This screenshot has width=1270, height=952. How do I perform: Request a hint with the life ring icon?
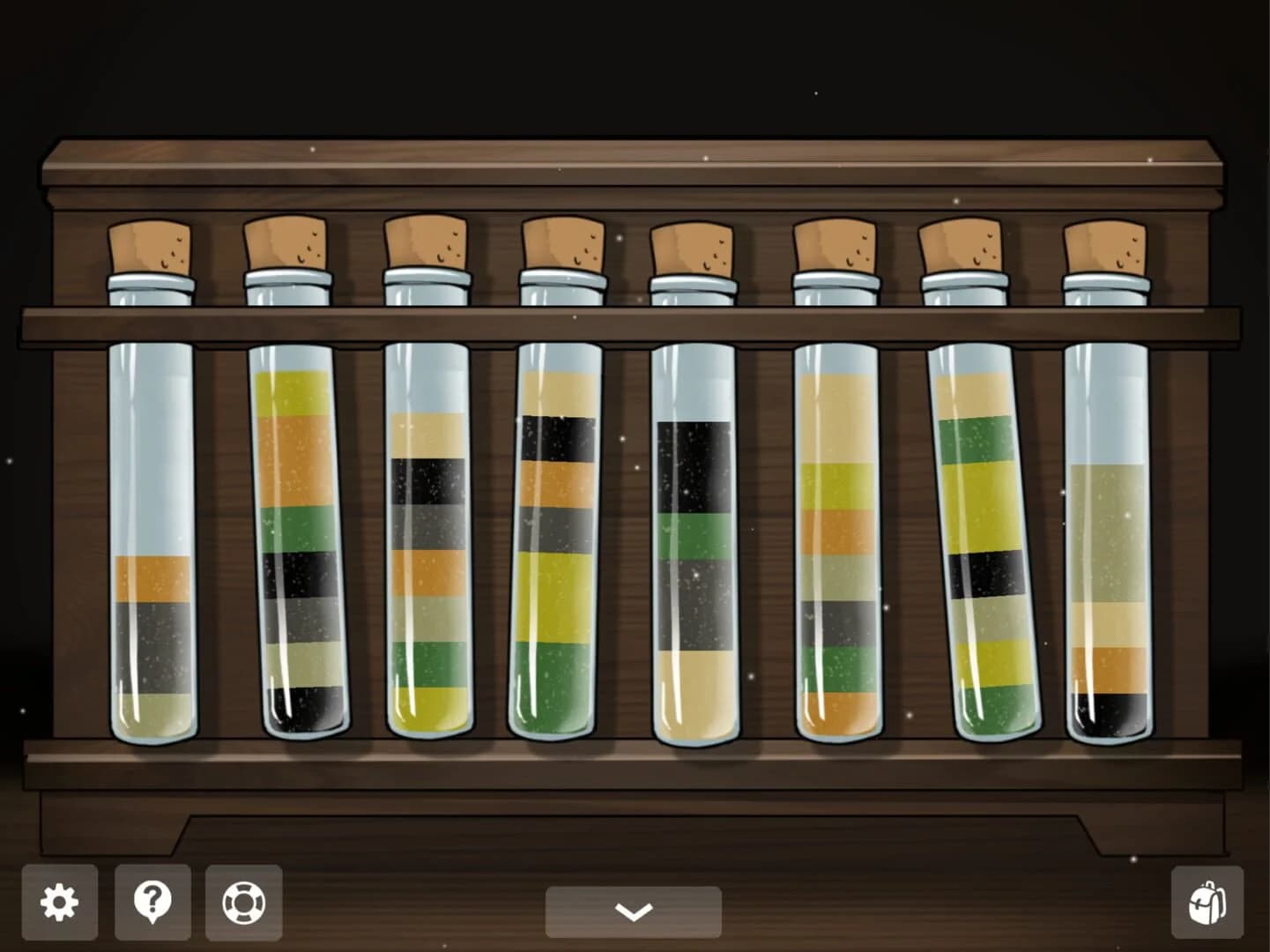[245, 902]
